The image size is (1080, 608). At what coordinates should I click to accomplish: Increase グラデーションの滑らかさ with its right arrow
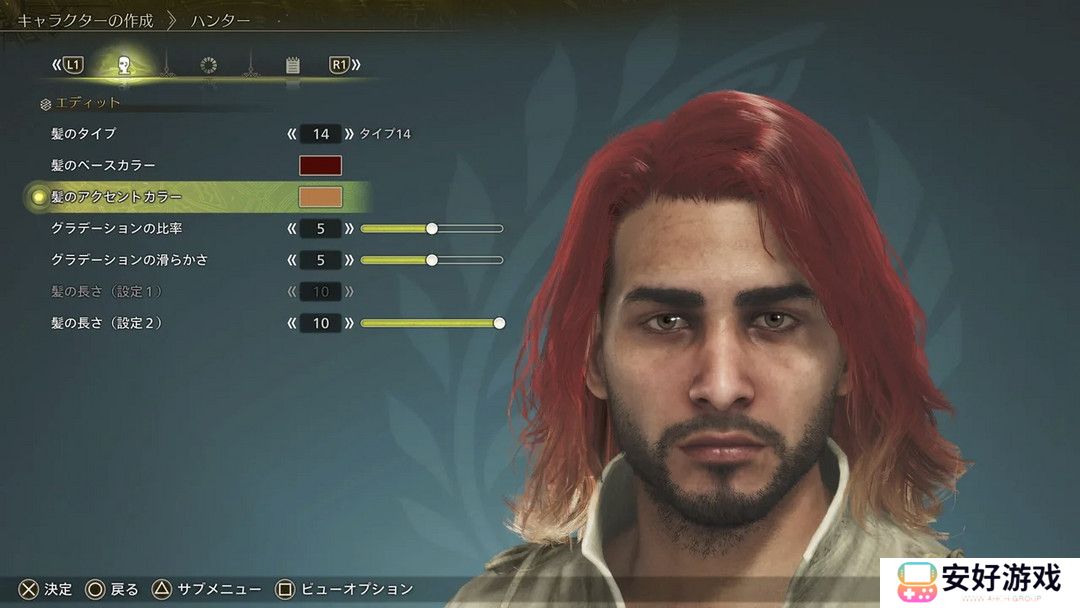click(x=349, y=260)
